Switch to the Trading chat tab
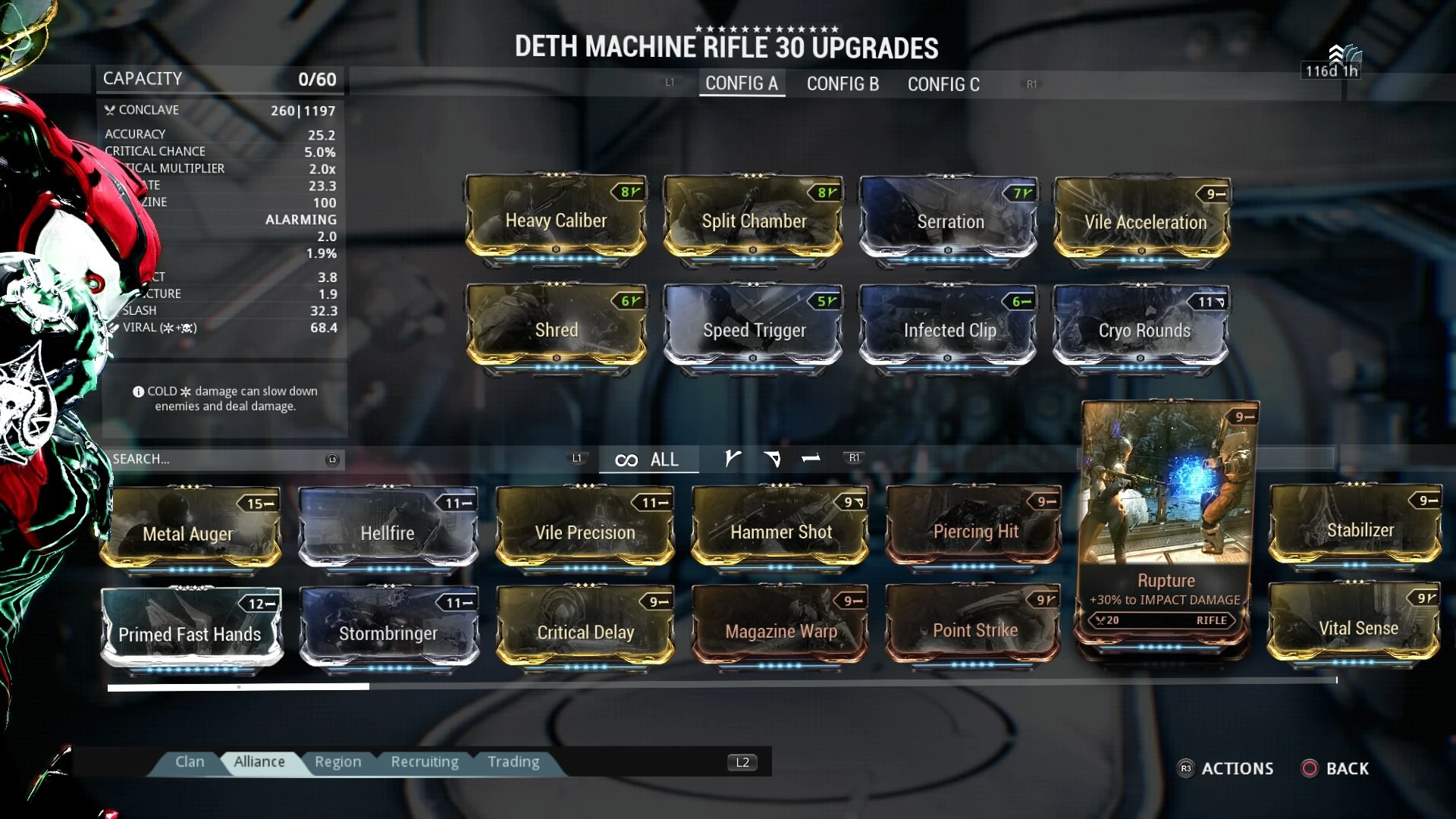This screenshot has height=819, width=1456. (x=513, y=761)
